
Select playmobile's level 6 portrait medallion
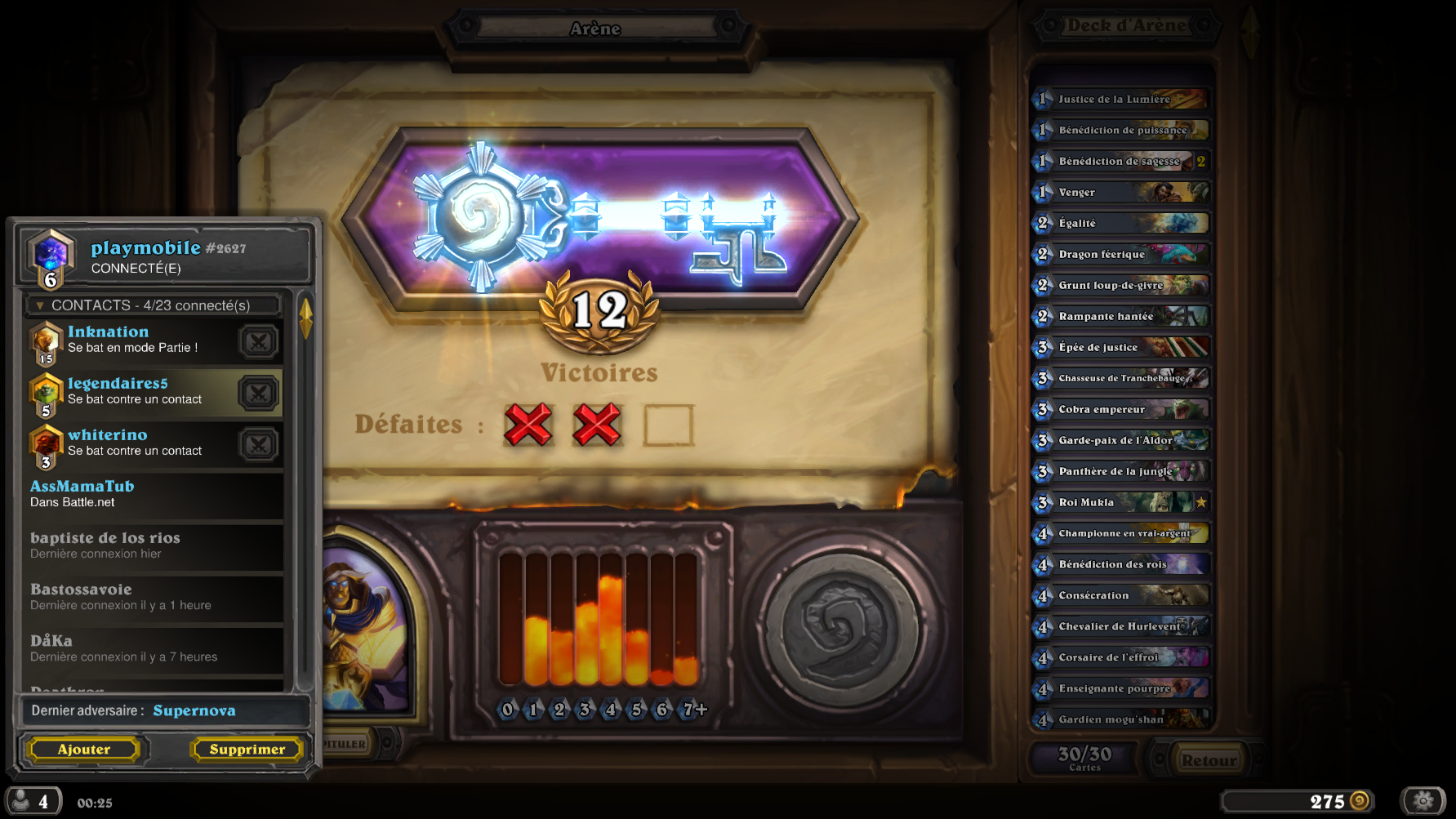click(49, 256)
